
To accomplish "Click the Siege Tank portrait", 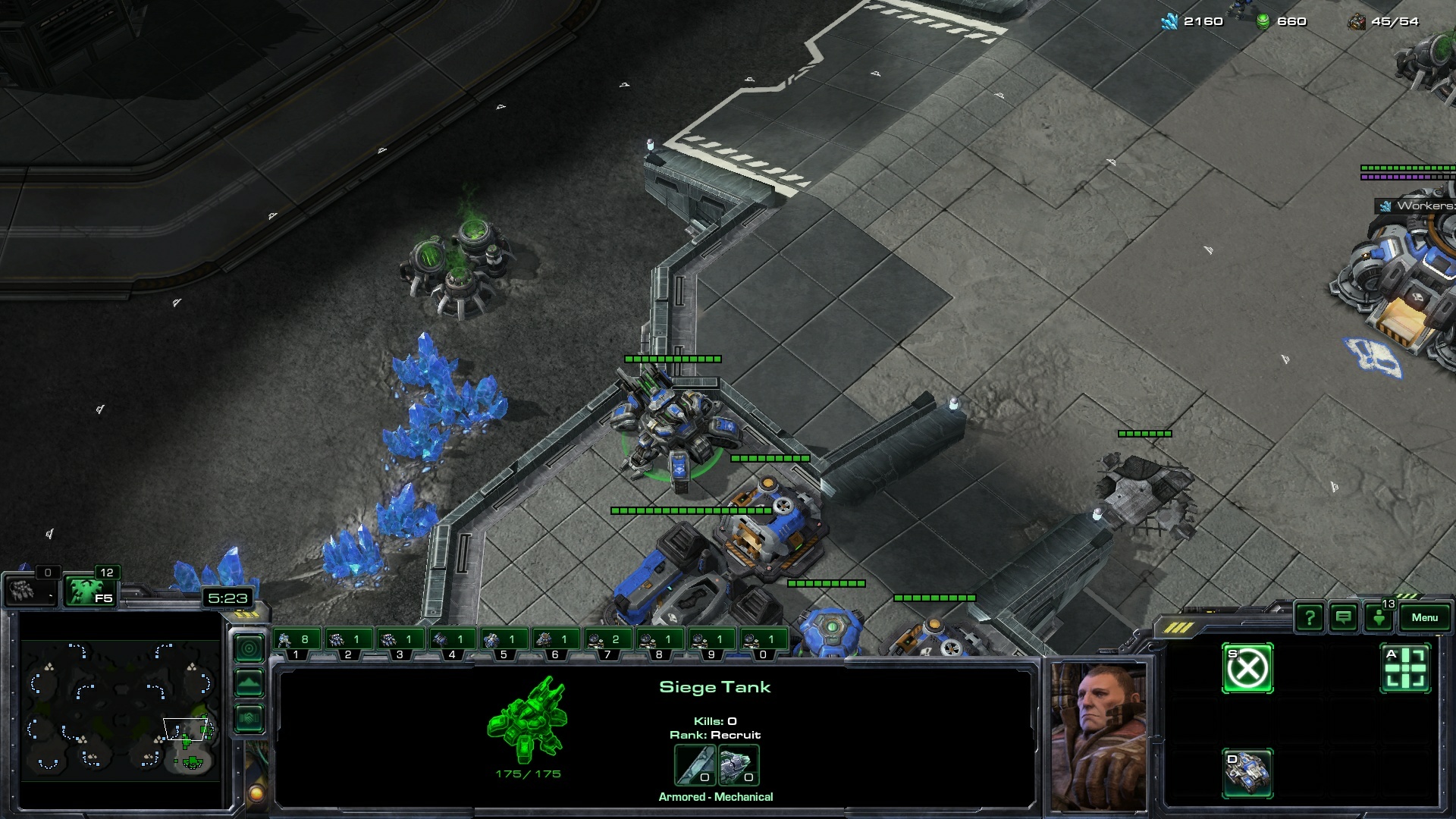I will click(1097, 736).
